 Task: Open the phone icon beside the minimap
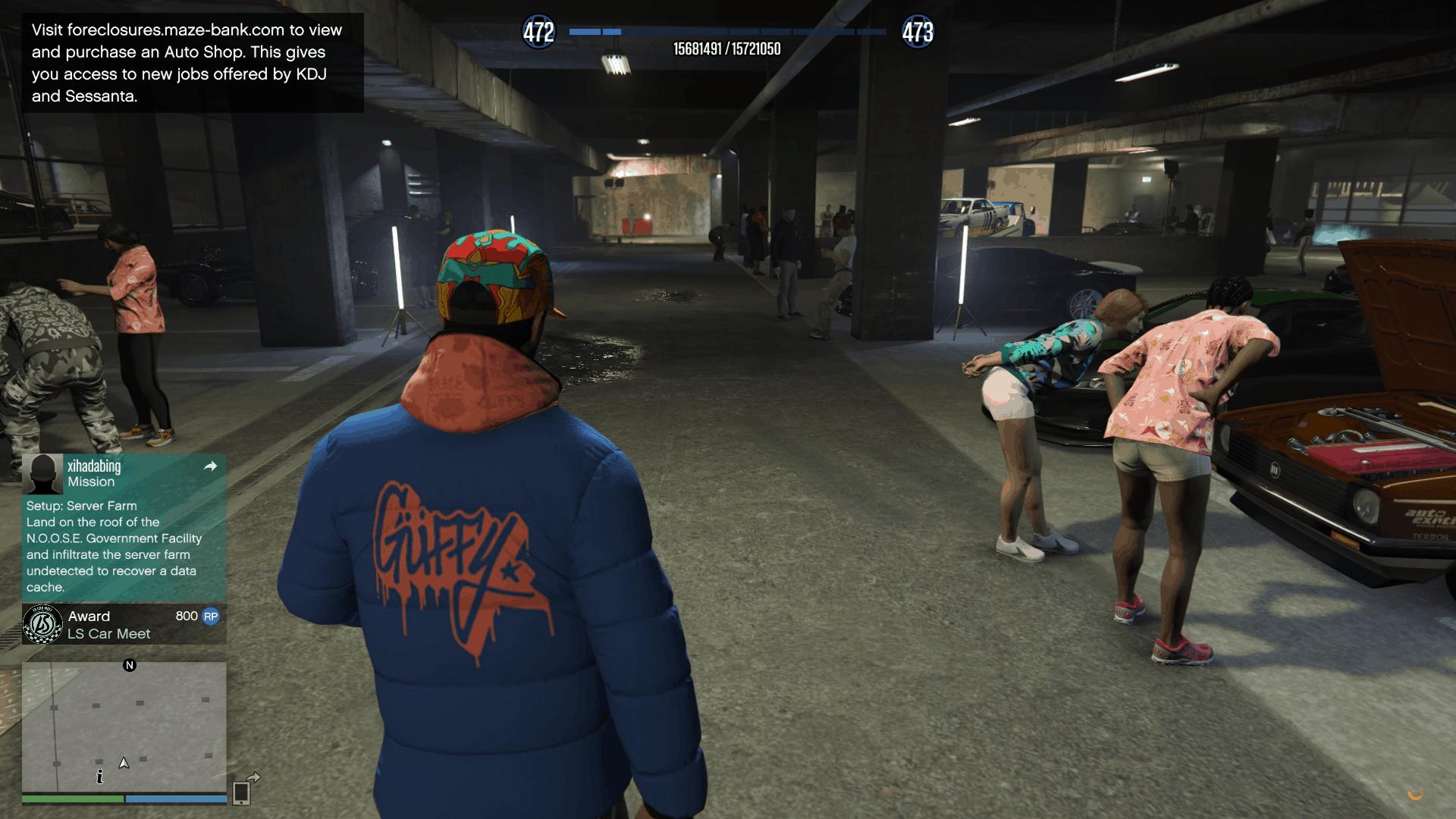(x=242, y=792)
